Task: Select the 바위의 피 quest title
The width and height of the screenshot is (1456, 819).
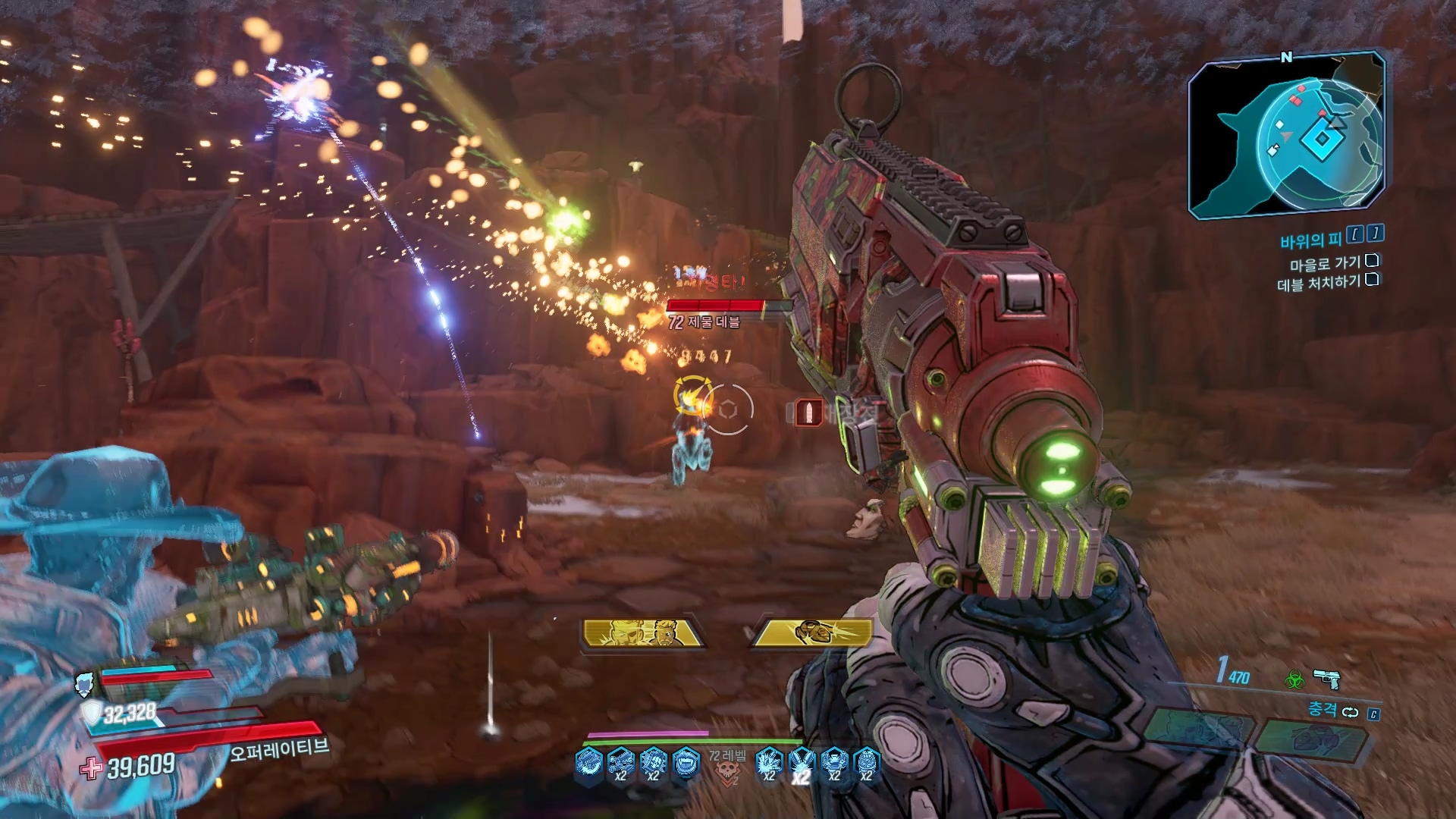Action: click(1310, 240)
